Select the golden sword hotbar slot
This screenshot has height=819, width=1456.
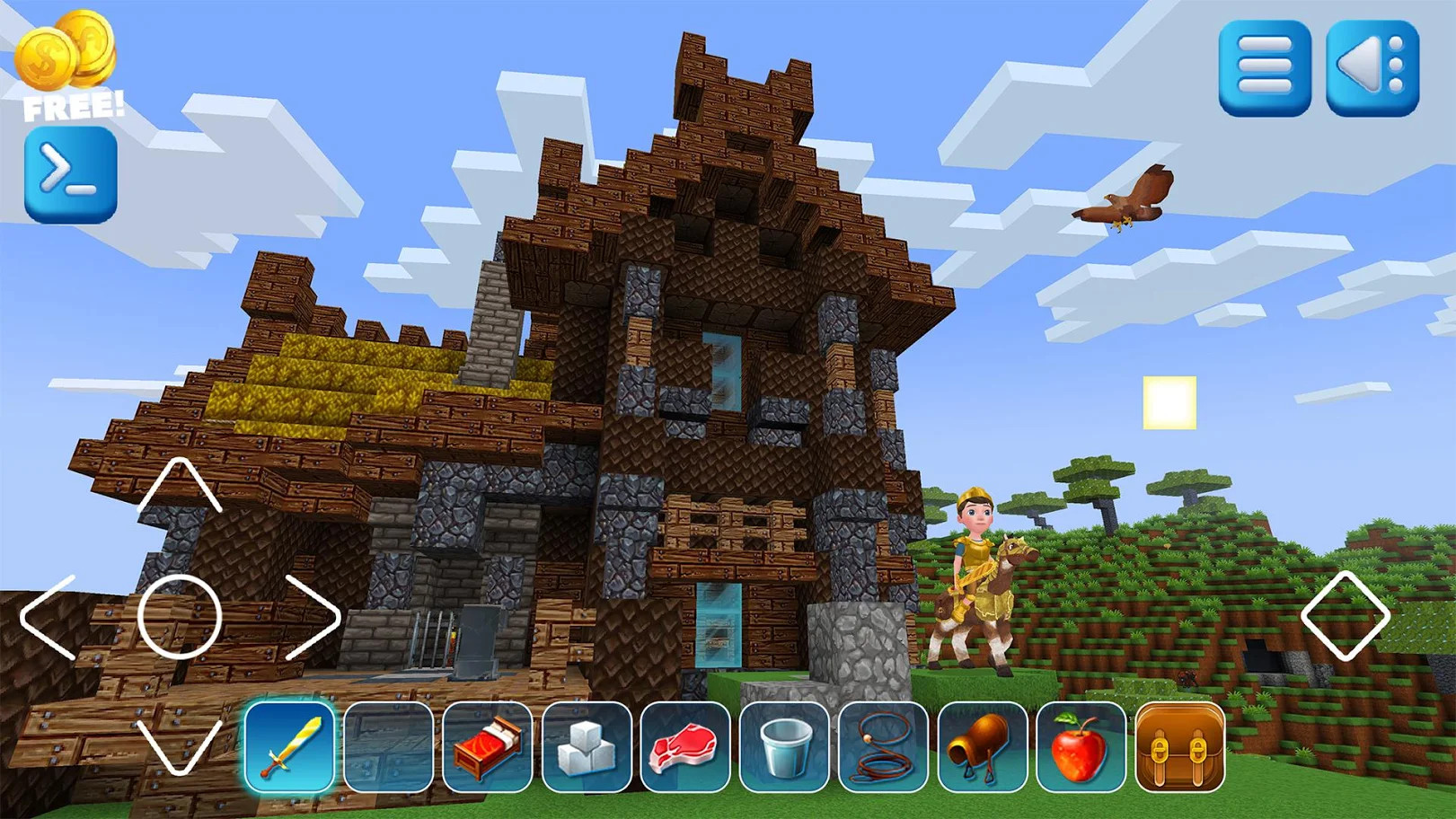coord(289,746)
